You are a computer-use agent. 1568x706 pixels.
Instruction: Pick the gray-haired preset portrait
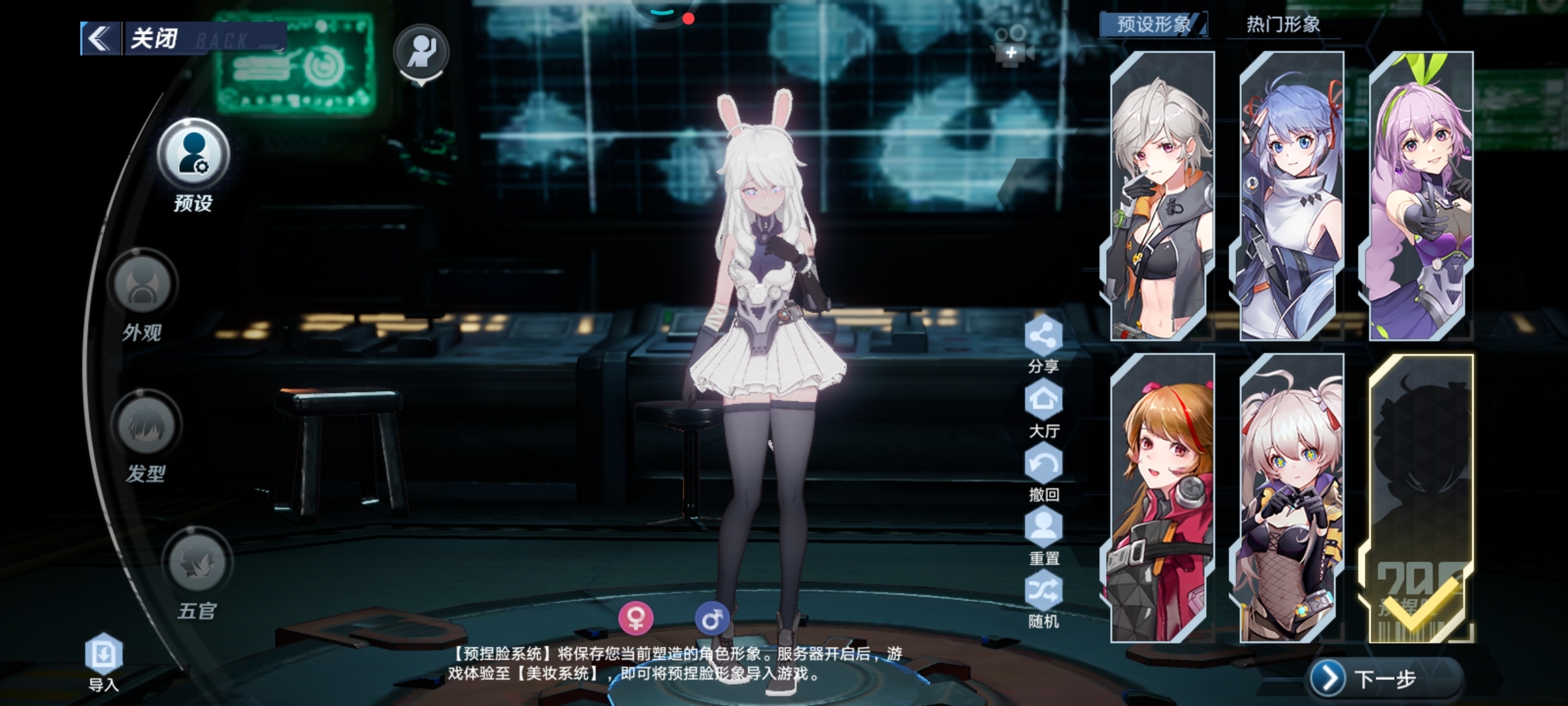click(x=1161, y=196)
